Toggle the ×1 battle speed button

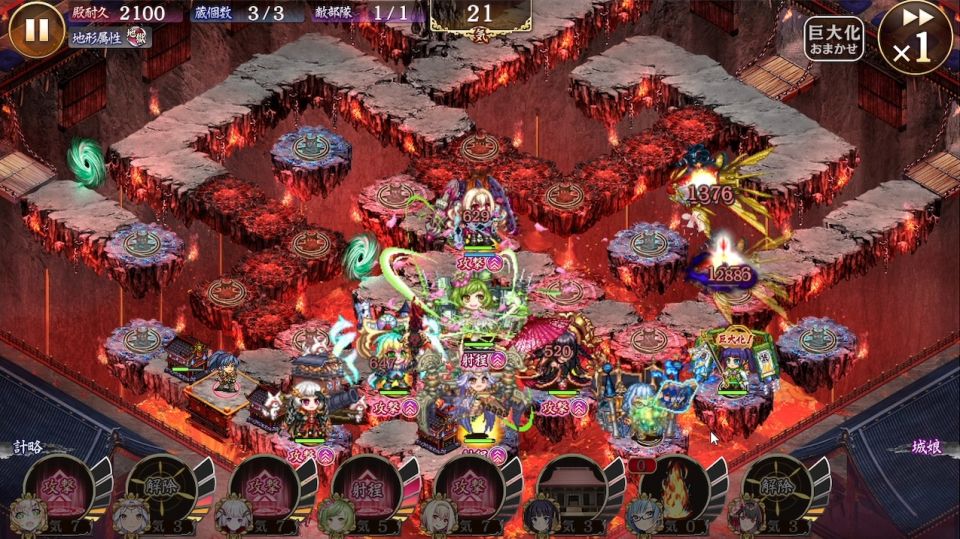tap(915, 36)
